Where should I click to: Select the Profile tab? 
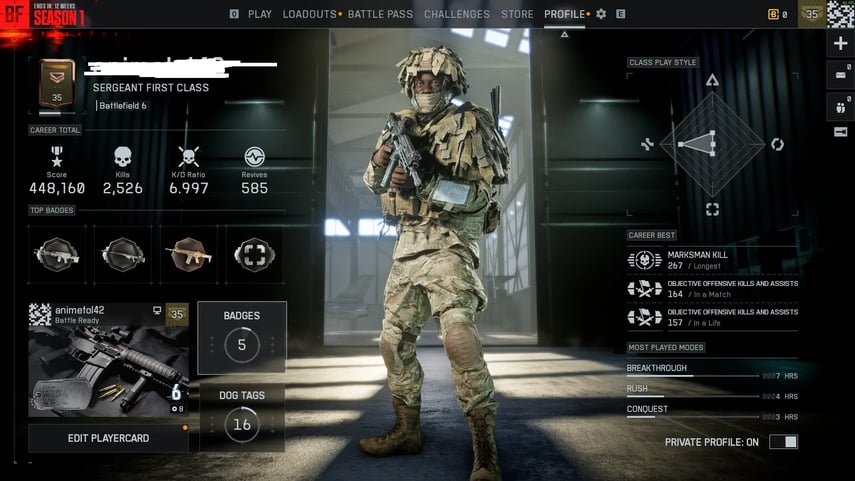565,14
